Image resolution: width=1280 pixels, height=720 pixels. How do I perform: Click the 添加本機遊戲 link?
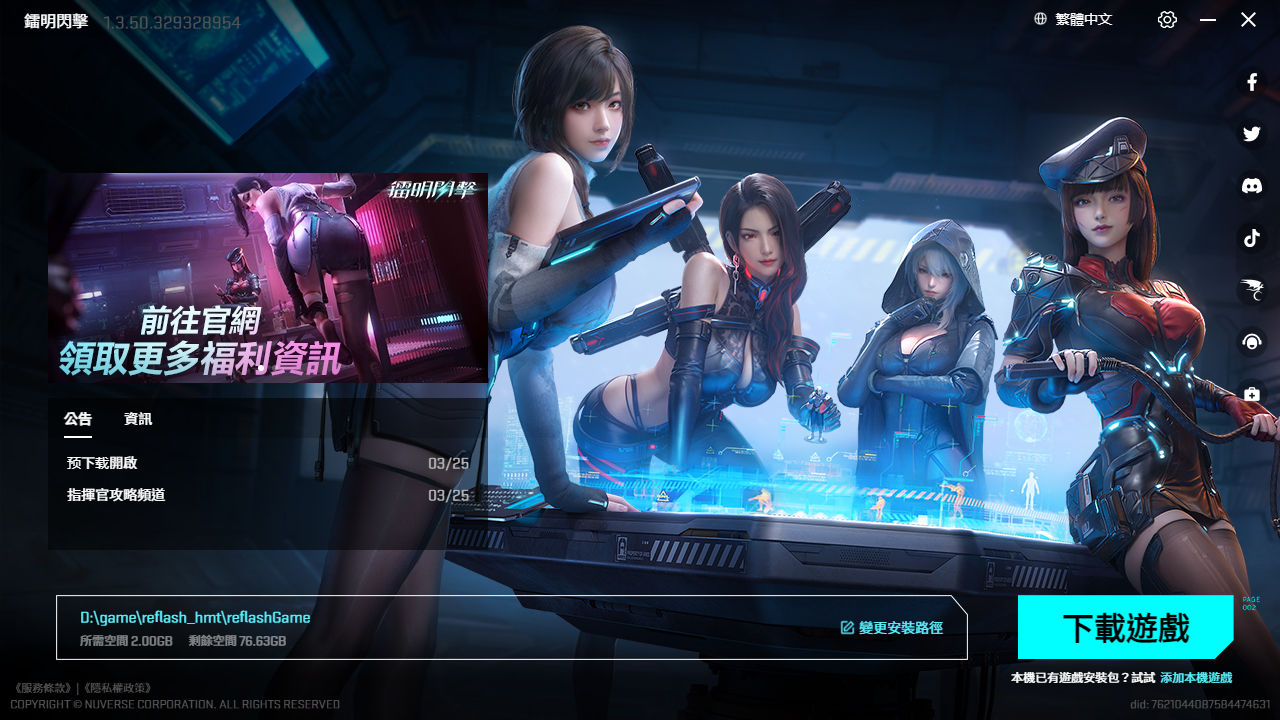coord(1196,678)
